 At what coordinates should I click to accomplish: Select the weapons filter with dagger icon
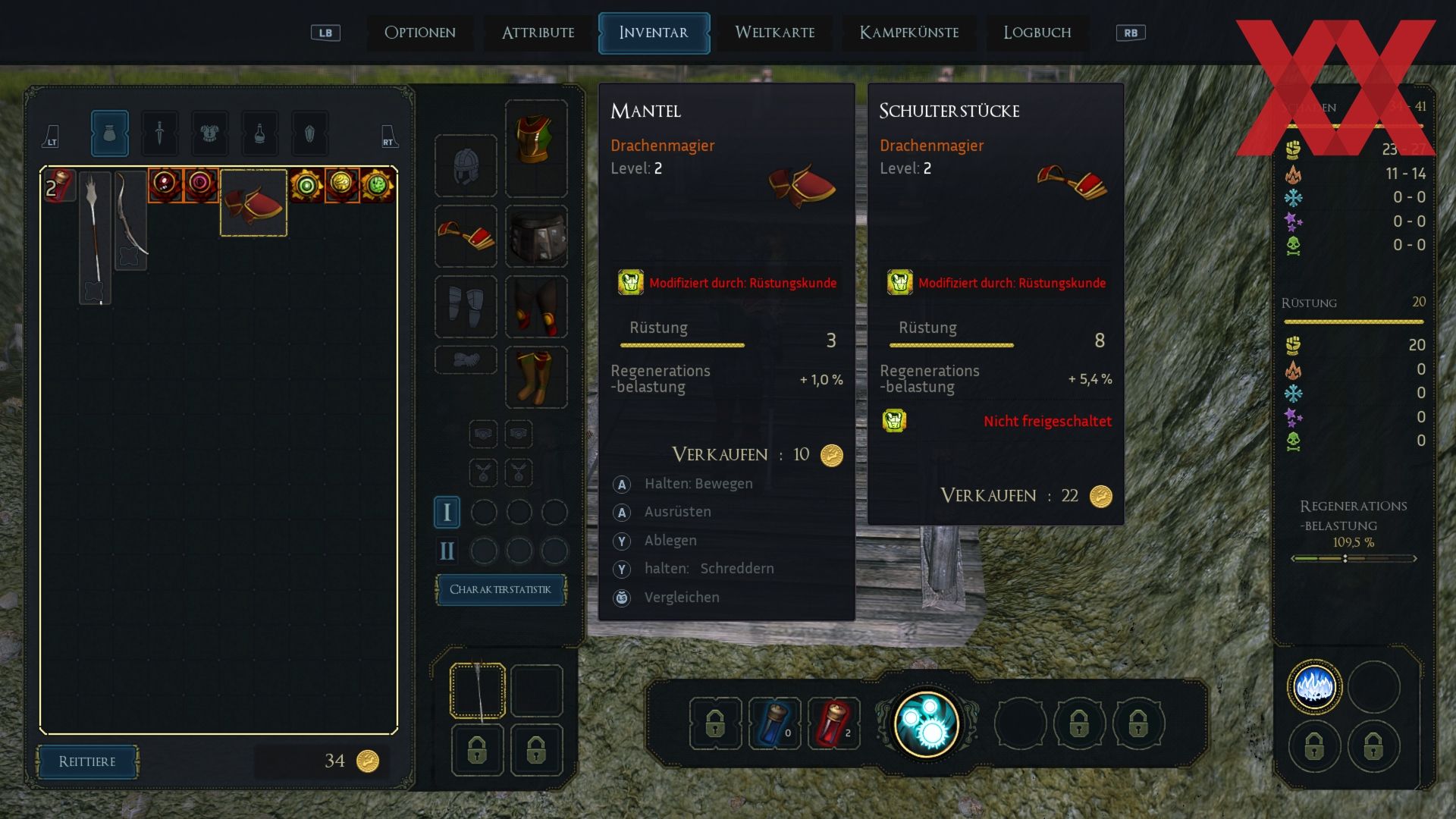(x=159, y=133)
